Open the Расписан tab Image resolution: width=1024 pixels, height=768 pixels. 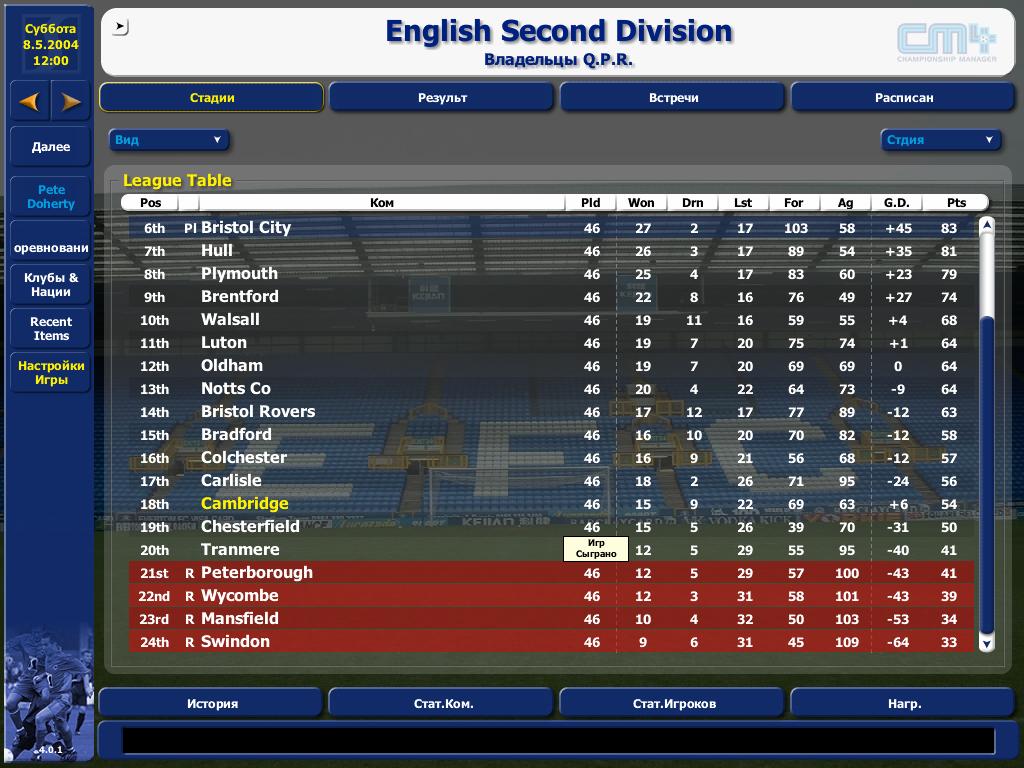pyautogui.click(x=903, y=98)
